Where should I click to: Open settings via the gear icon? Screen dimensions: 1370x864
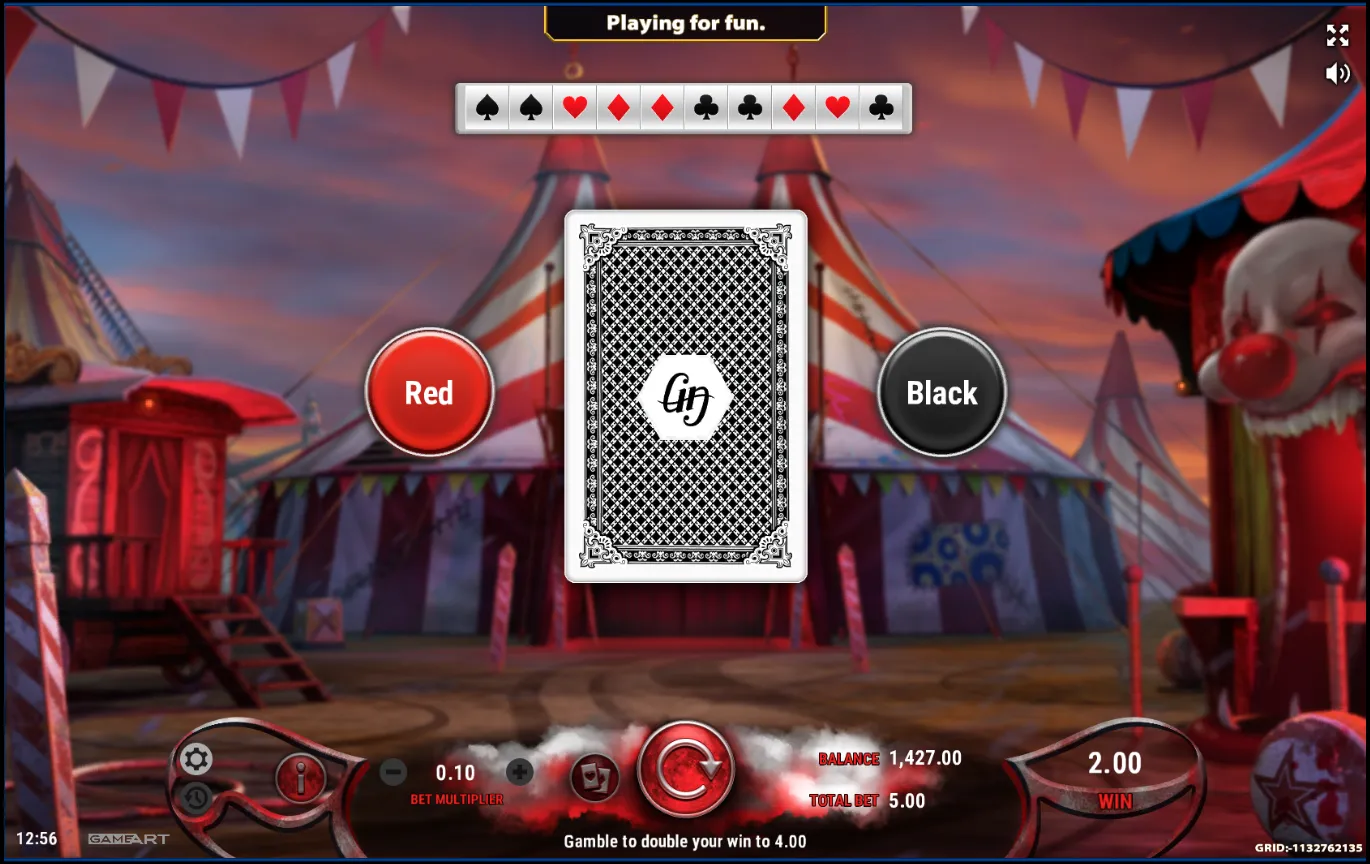pos(196,758)
